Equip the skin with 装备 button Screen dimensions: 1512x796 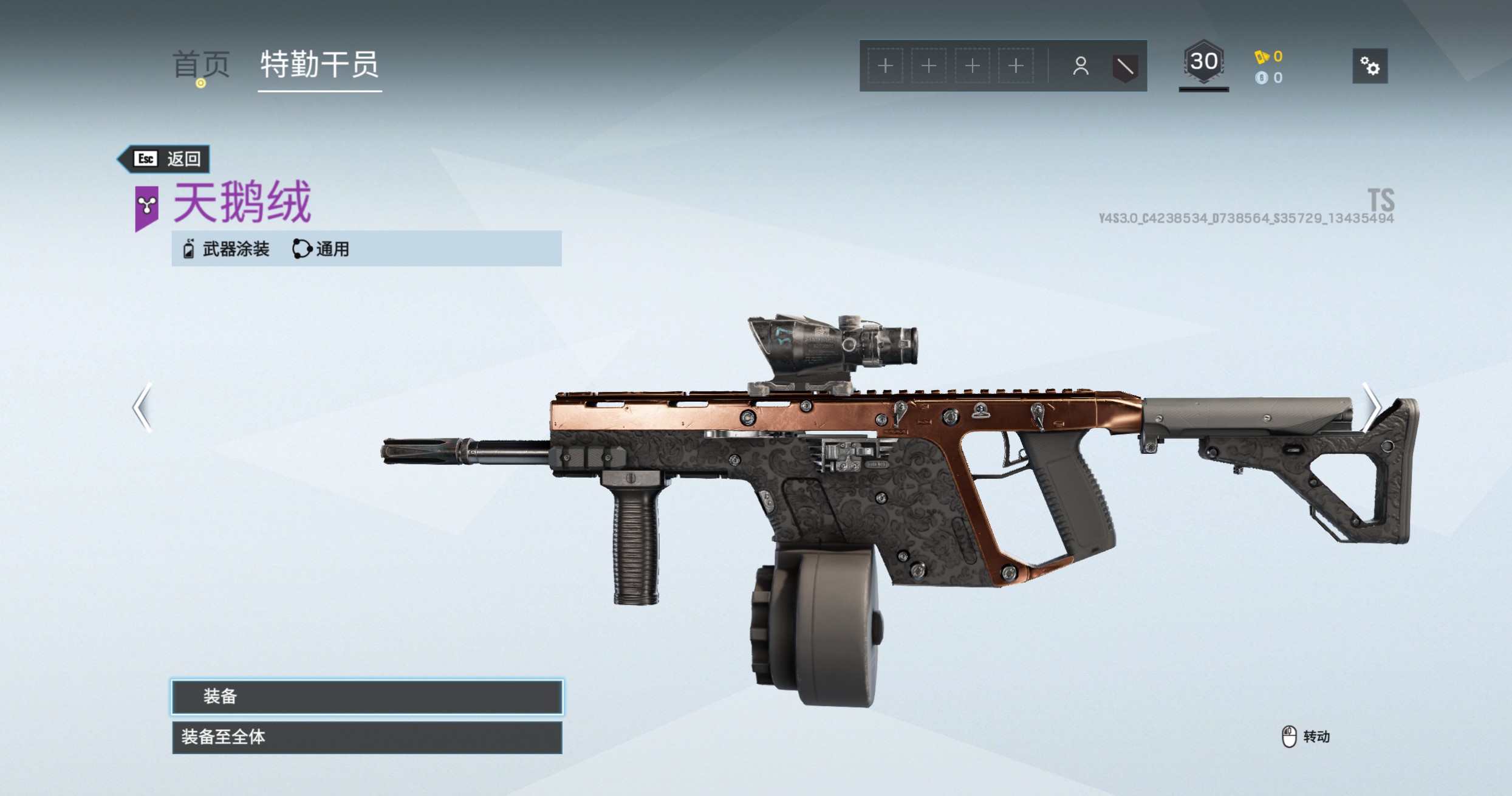coord(367,696)
